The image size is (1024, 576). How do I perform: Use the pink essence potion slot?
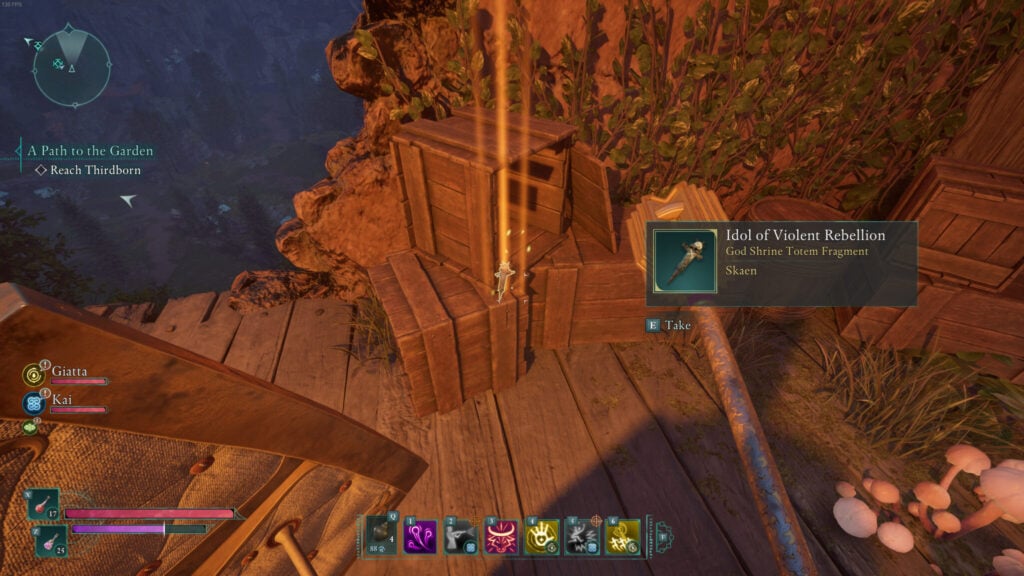[x=51, y=541]
